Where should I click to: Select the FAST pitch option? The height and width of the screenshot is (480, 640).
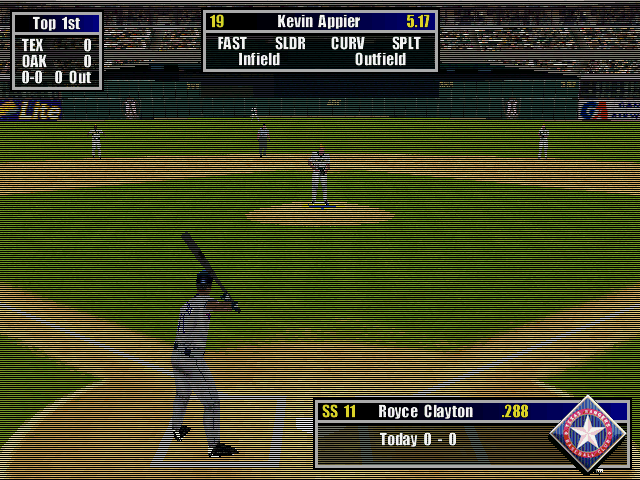[x=232, y=44]
